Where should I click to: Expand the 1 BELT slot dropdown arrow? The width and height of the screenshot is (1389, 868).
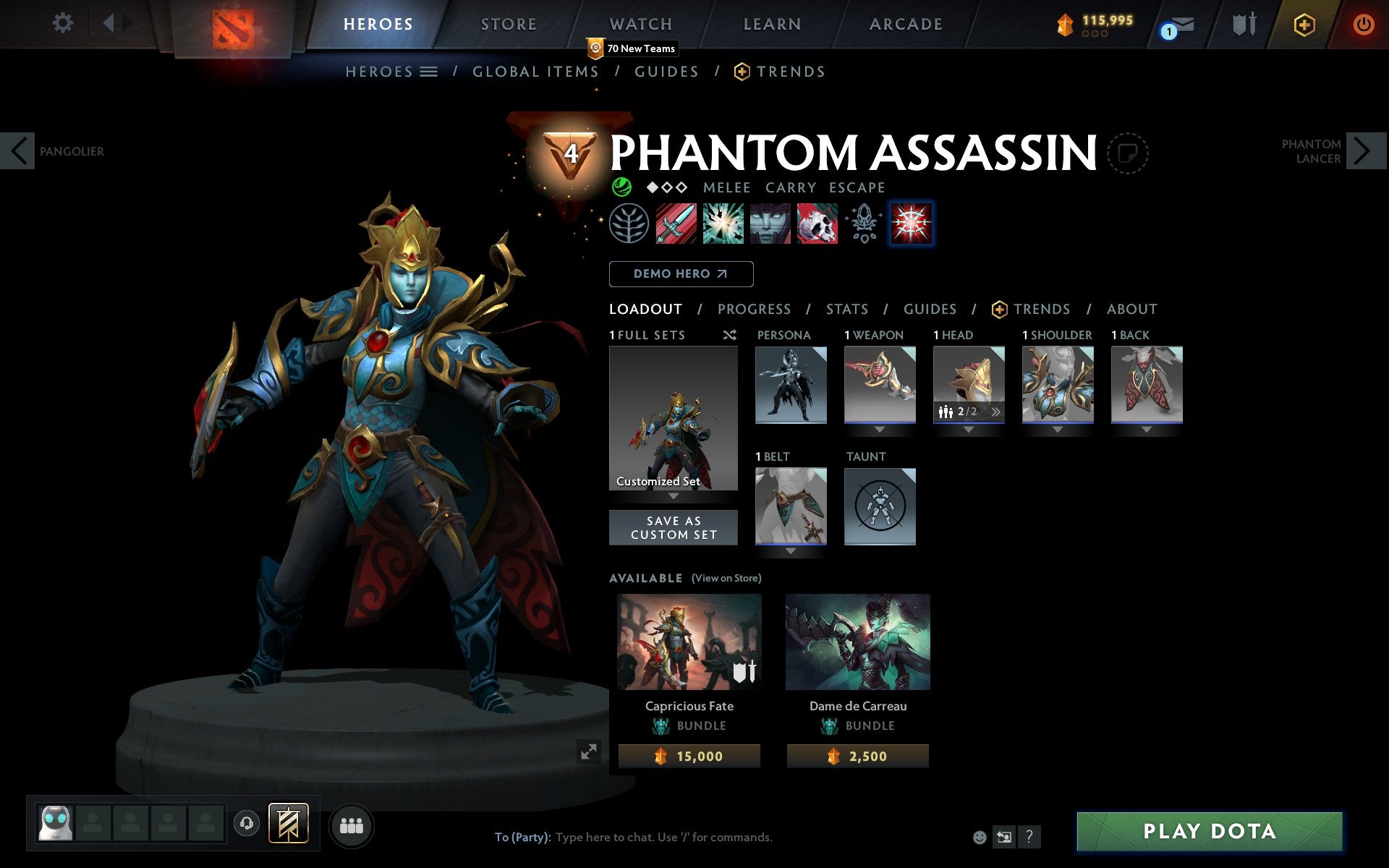coord(790,550)
